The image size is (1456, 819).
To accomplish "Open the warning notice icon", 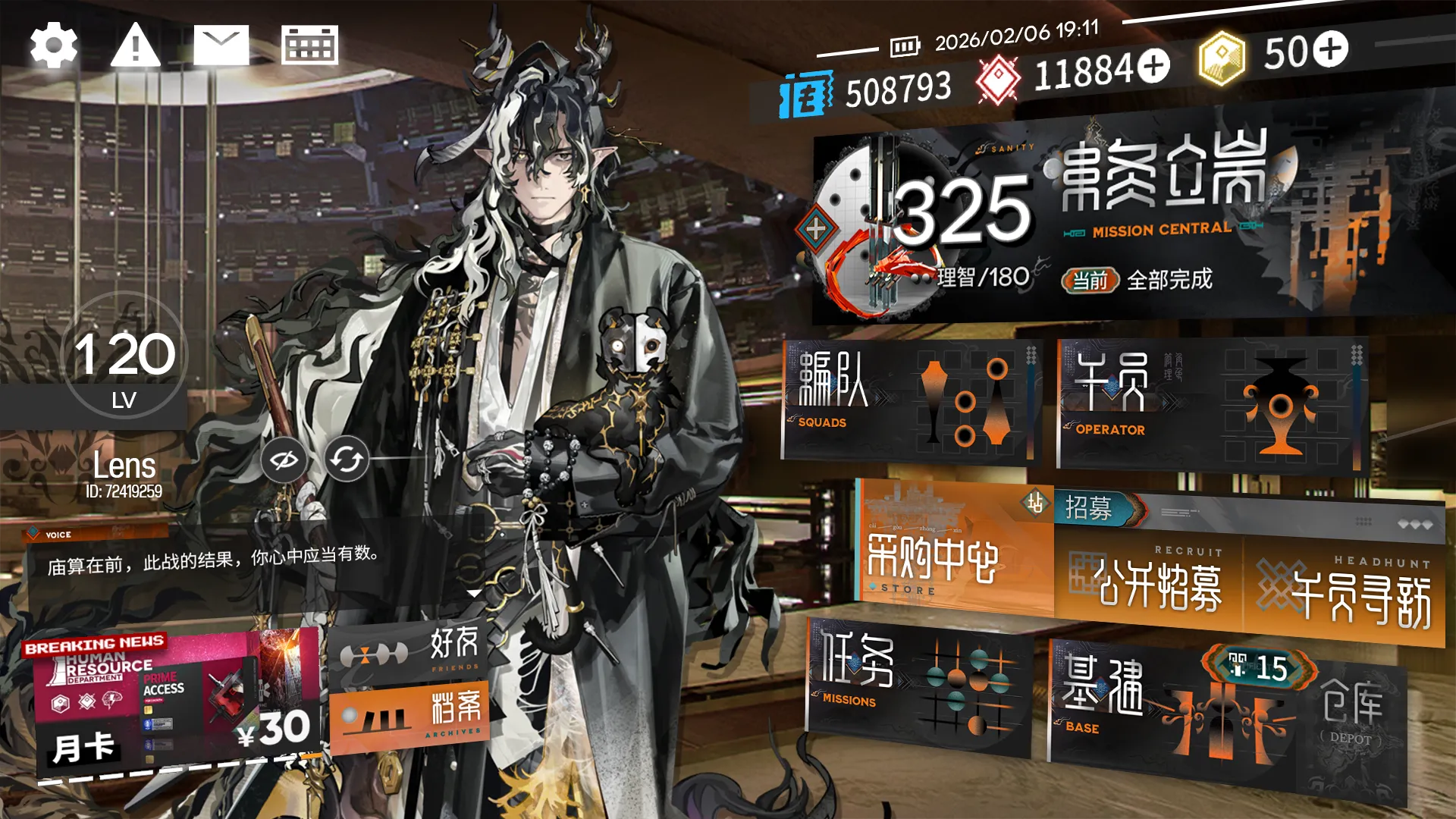I will [x=136, y=45].
